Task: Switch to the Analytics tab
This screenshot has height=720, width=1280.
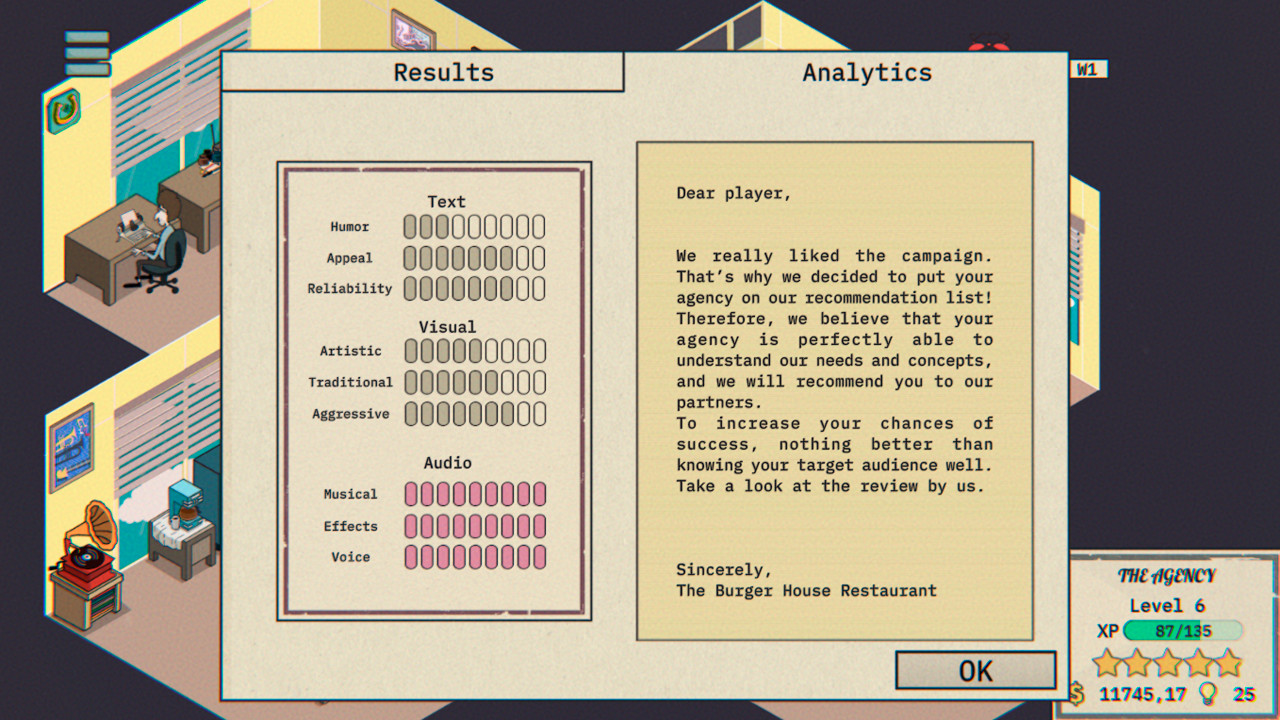Action: pos(867,71)
